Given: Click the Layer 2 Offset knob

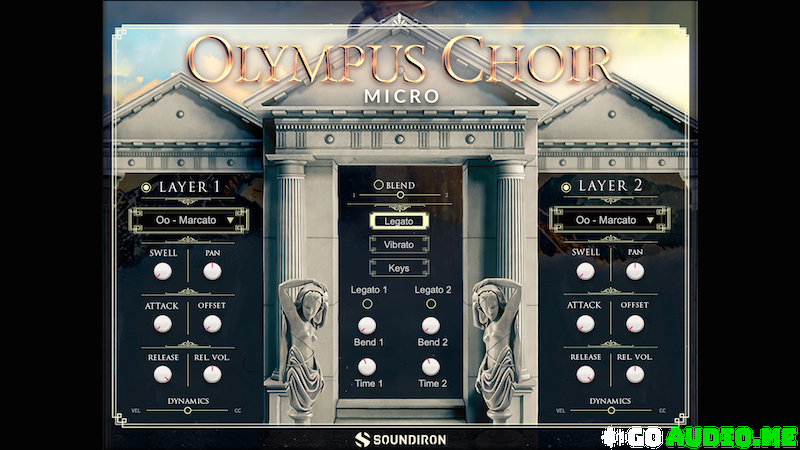Looking at the screenshot, I should tap(634, 324).
